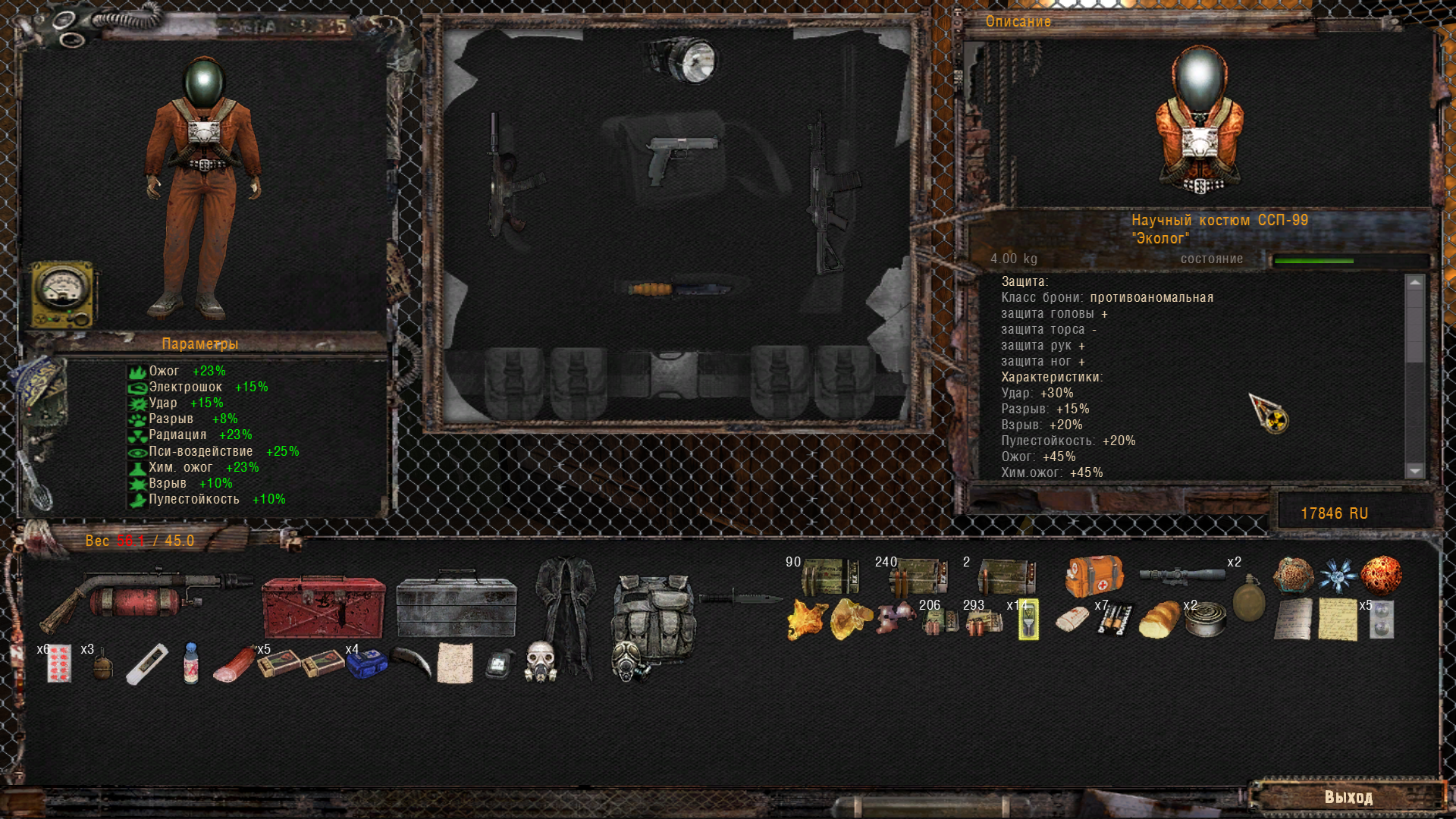Select the sausage food item
The height and width of the screenshot is (819, 1456).
tap(234, 664)
